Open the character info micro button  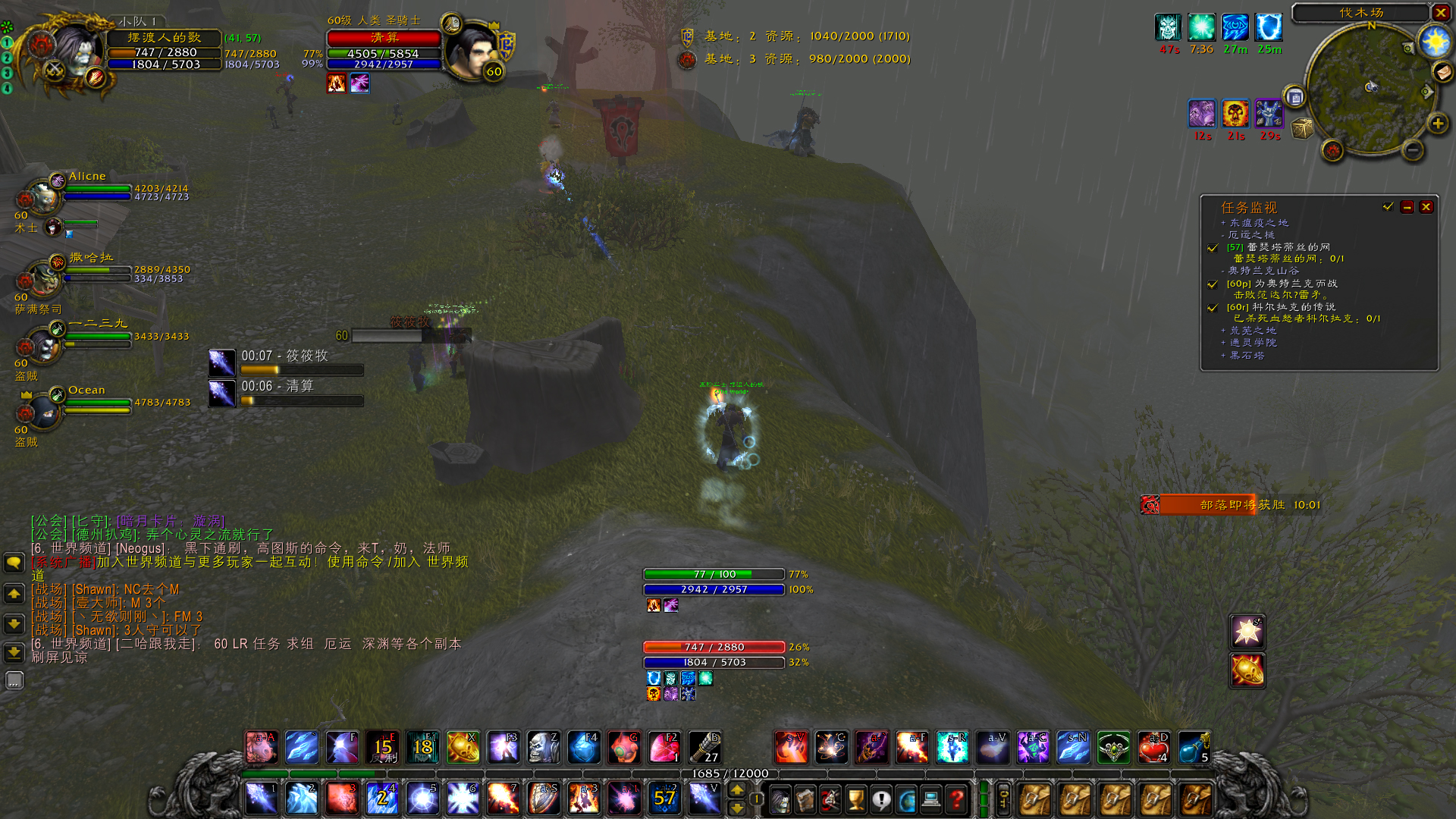(780, 799)
